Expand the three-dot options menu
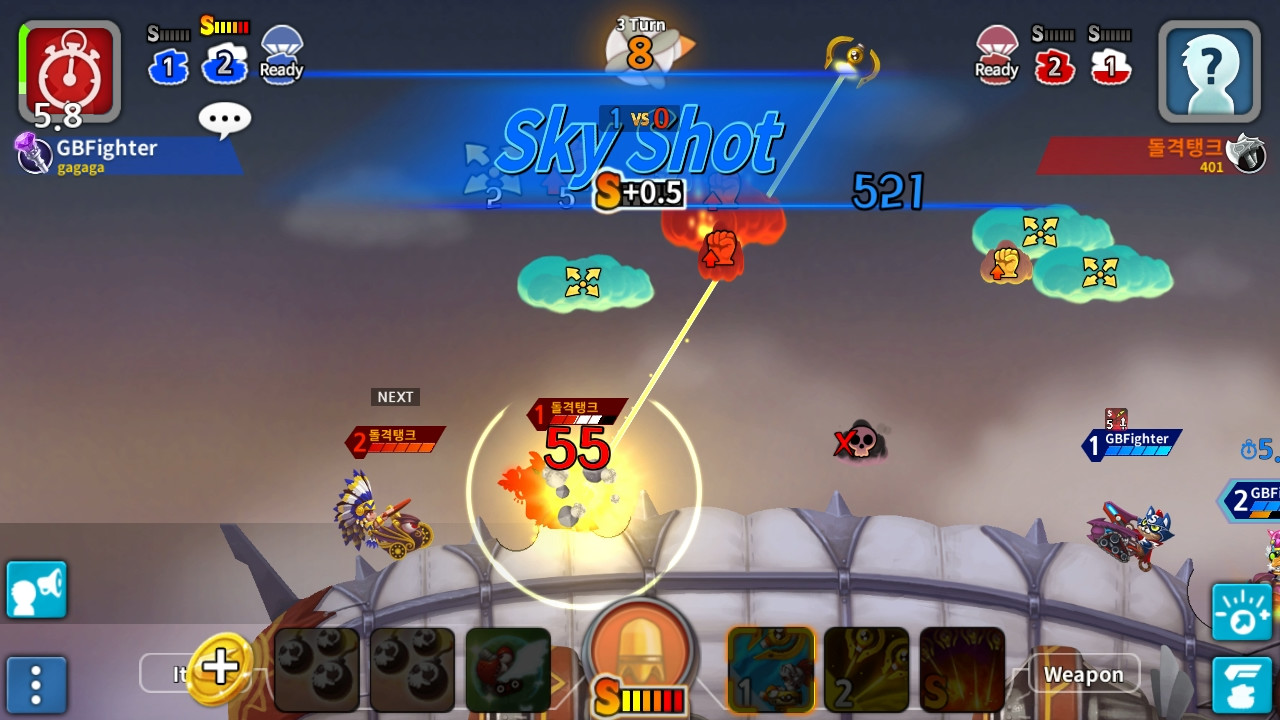 pyautogui.click(x=37, y=685)
